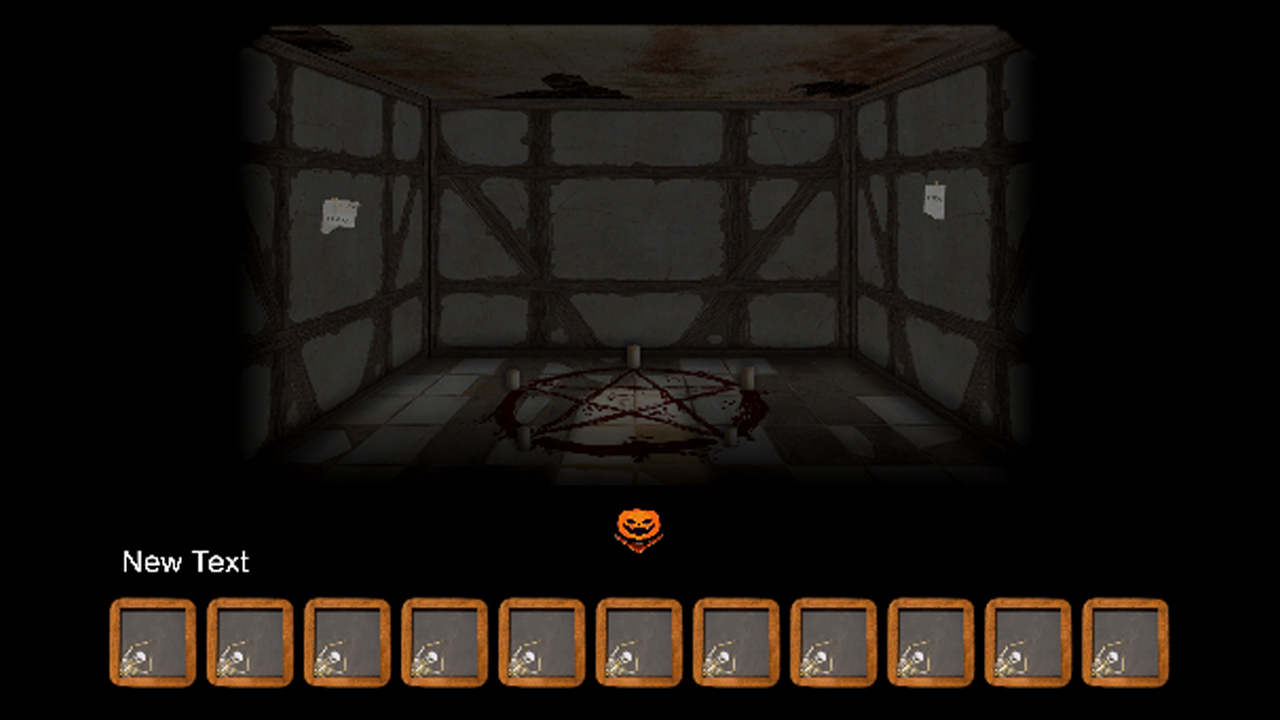Screen dimensions: 1280x720
Task: Select the skeleton item in the first inventory slot
Action: (x=152, y=643)
